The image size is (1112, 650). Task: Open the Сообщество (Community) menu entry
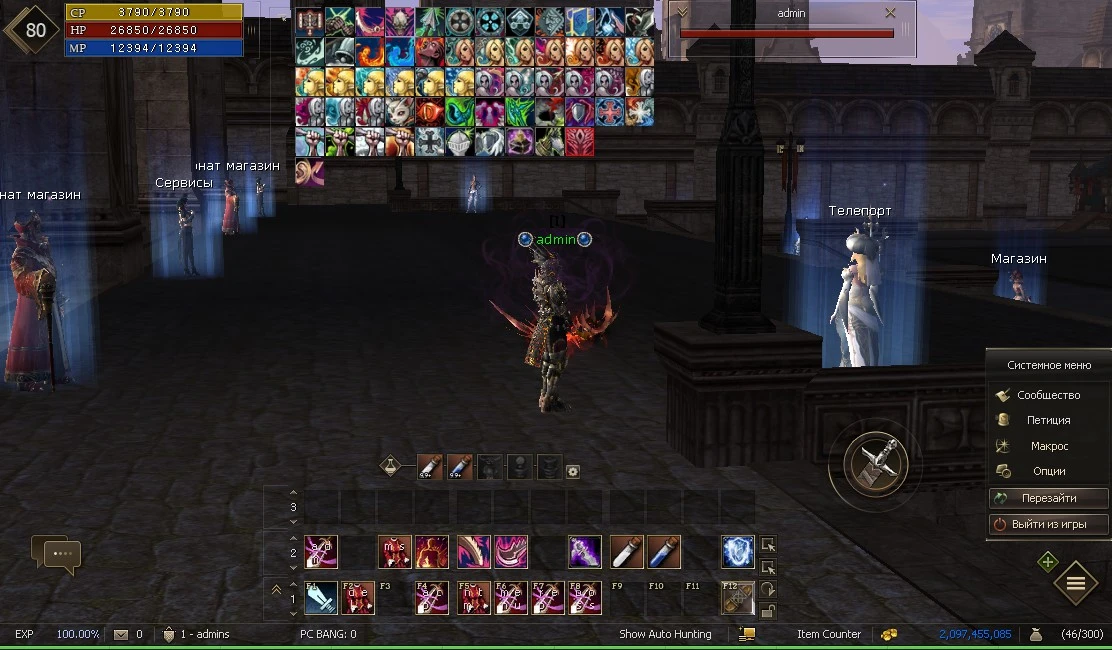[x=1048, y=395]
